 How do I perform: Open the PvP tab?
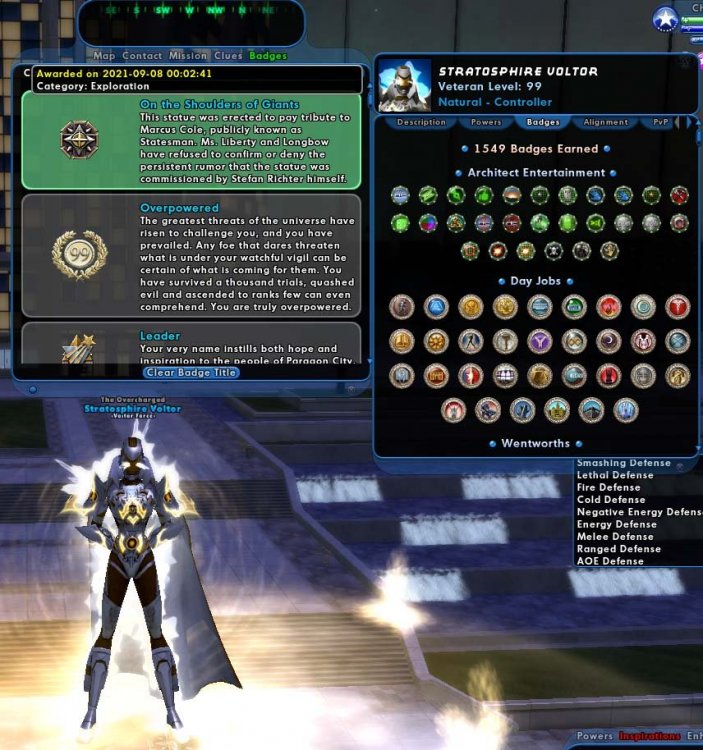tap(661, 122)
